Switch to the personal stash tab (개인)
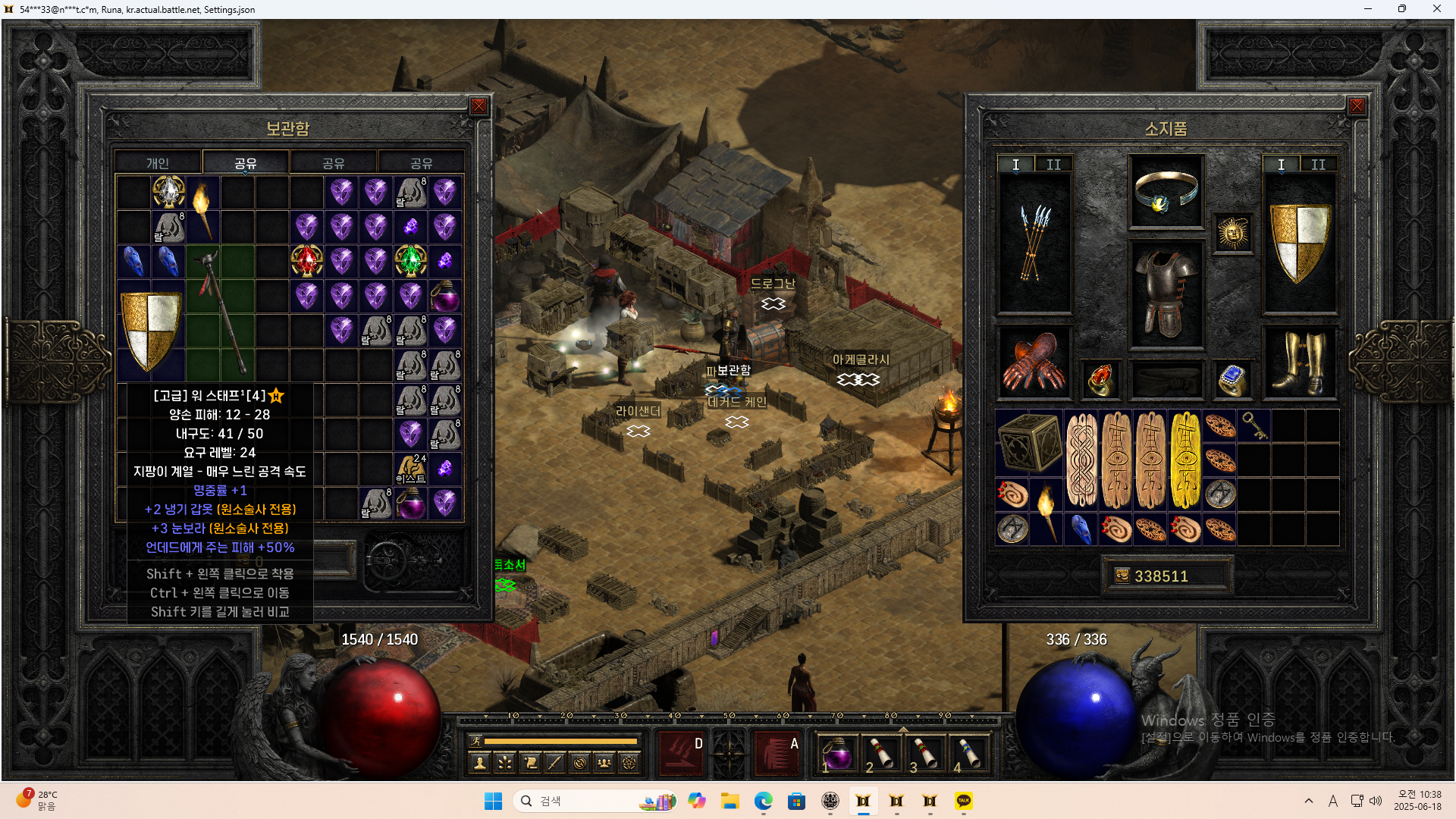Image resolution: width=1456 pixels, height=819 pixels. (x=158, y=163)
